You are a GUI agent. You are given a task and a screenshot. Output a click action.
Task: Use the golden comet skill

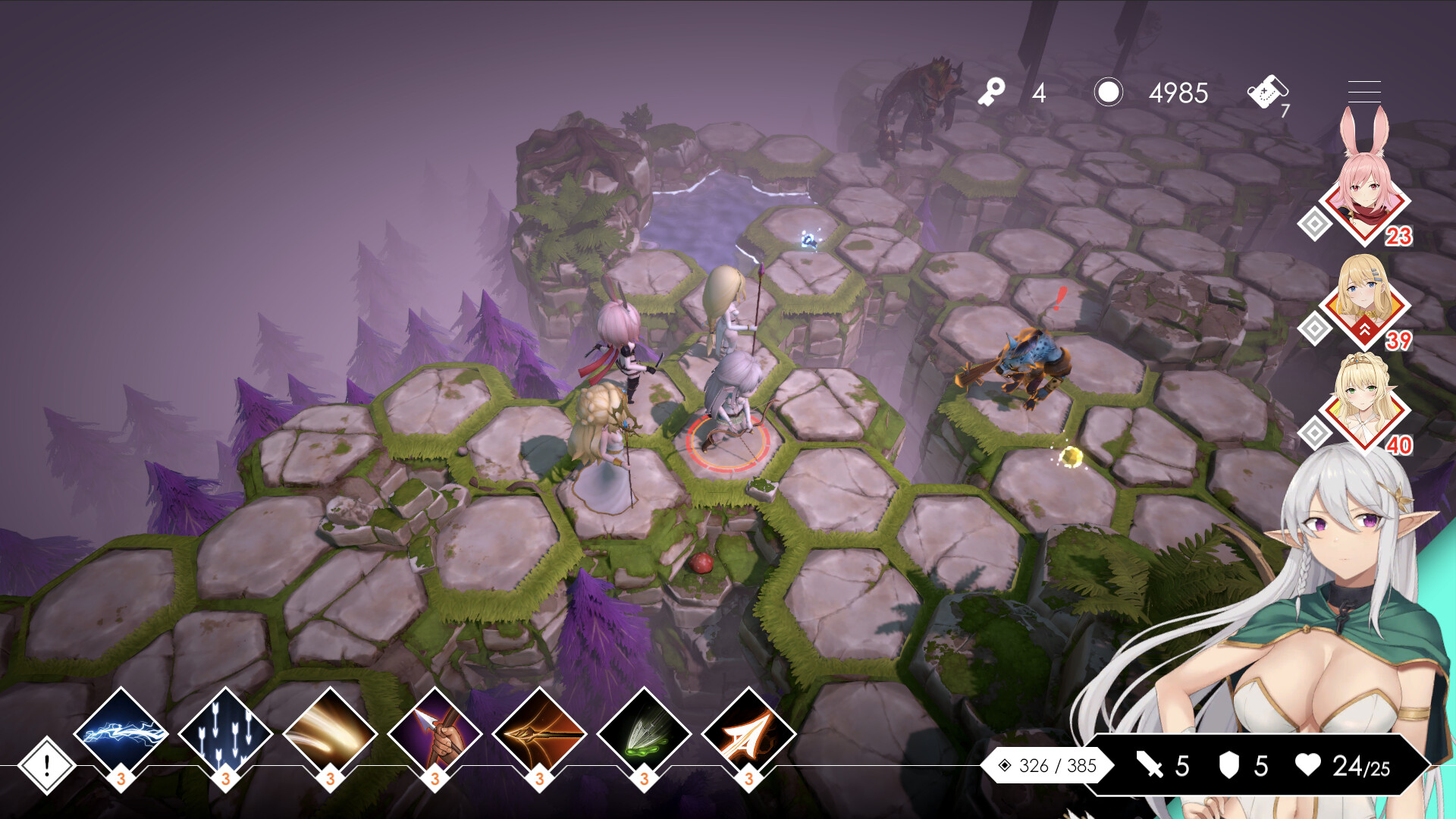329,733
